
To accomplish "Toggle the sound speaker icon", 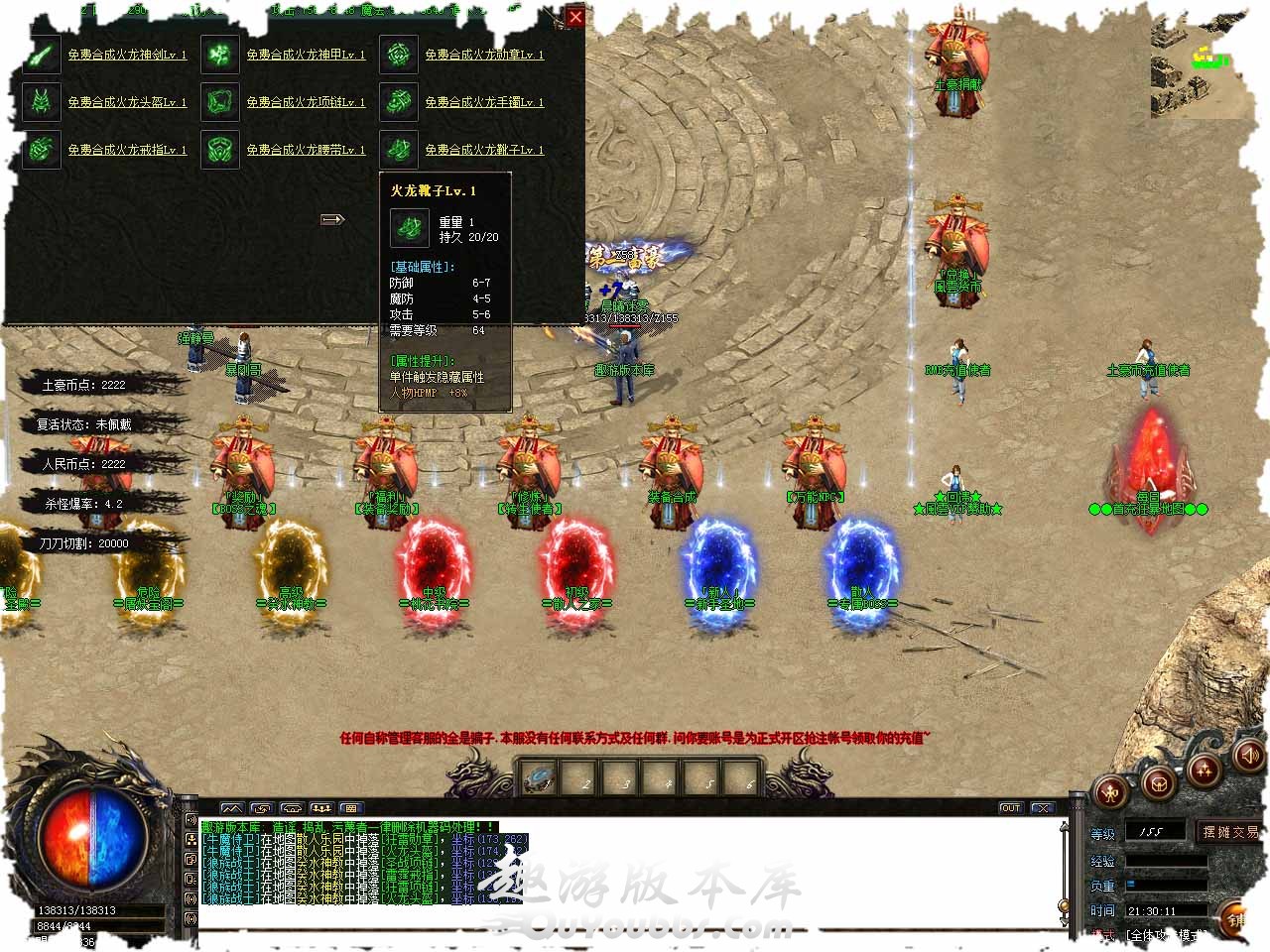I will [x=1248, y=757].
